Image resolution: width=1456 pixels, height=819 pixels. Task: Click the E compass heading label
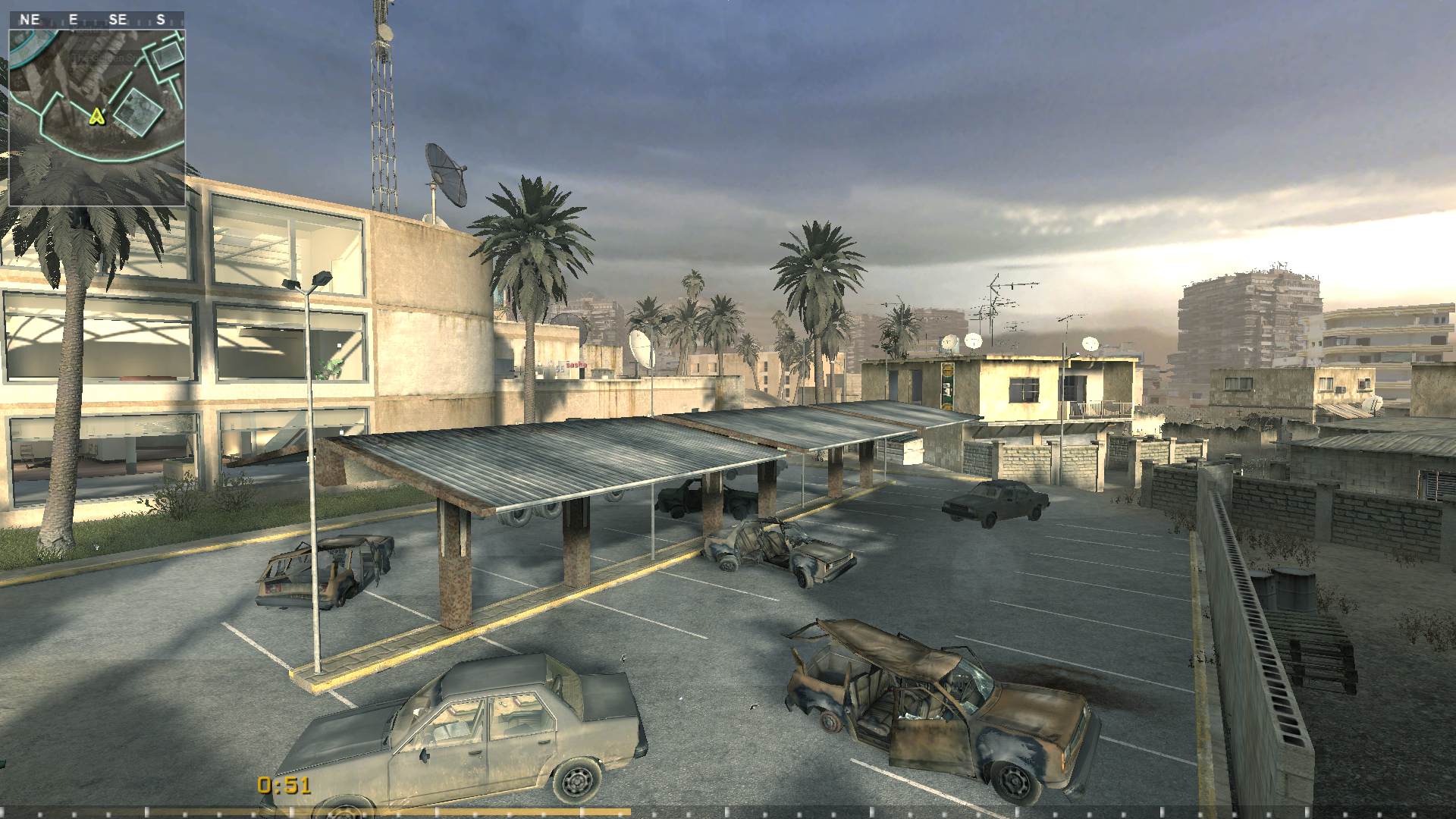tap(73, 19)
